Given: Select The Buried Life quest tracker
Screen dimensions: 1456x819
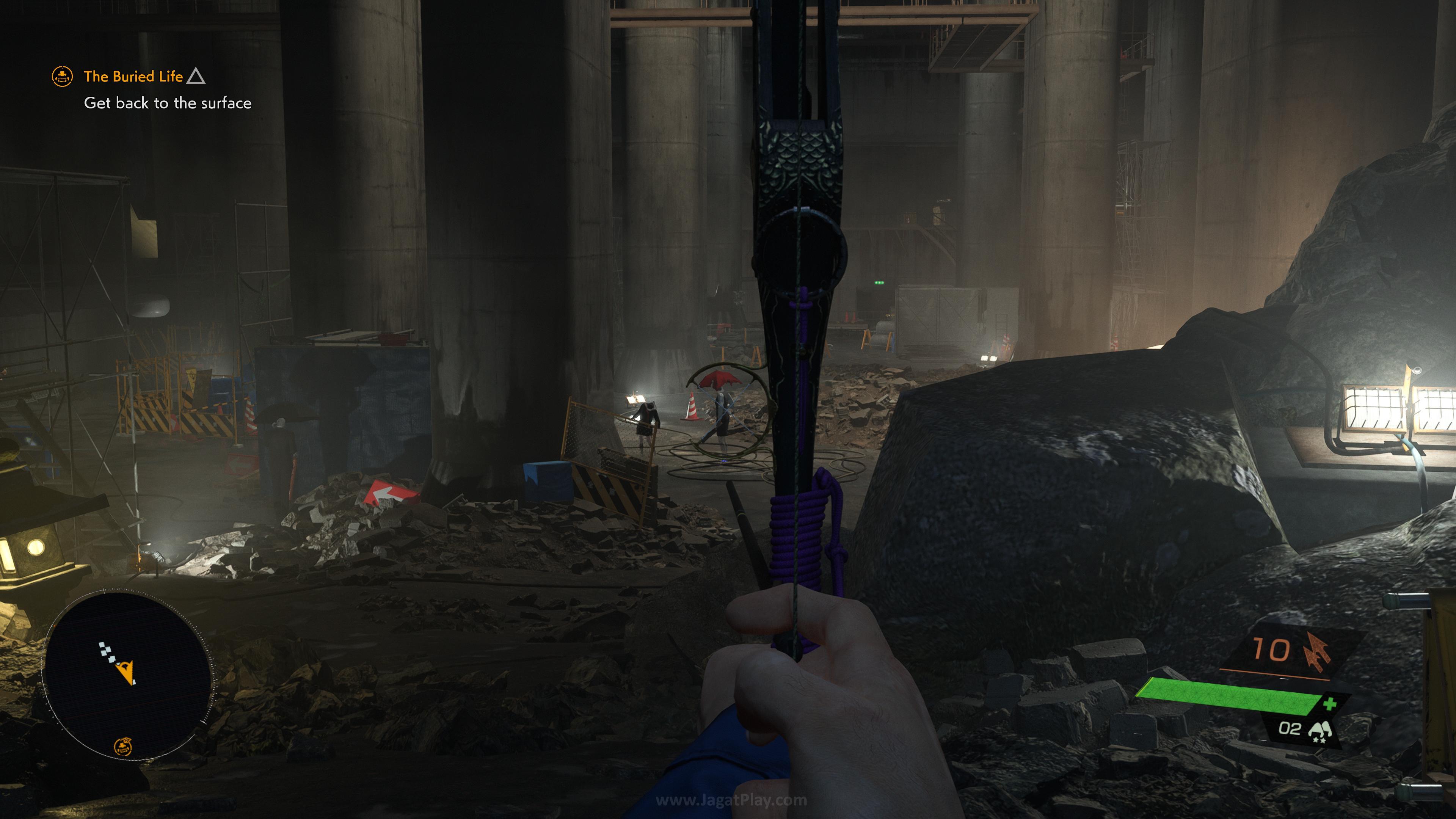Looking at the screenshot, I should 133,76.
